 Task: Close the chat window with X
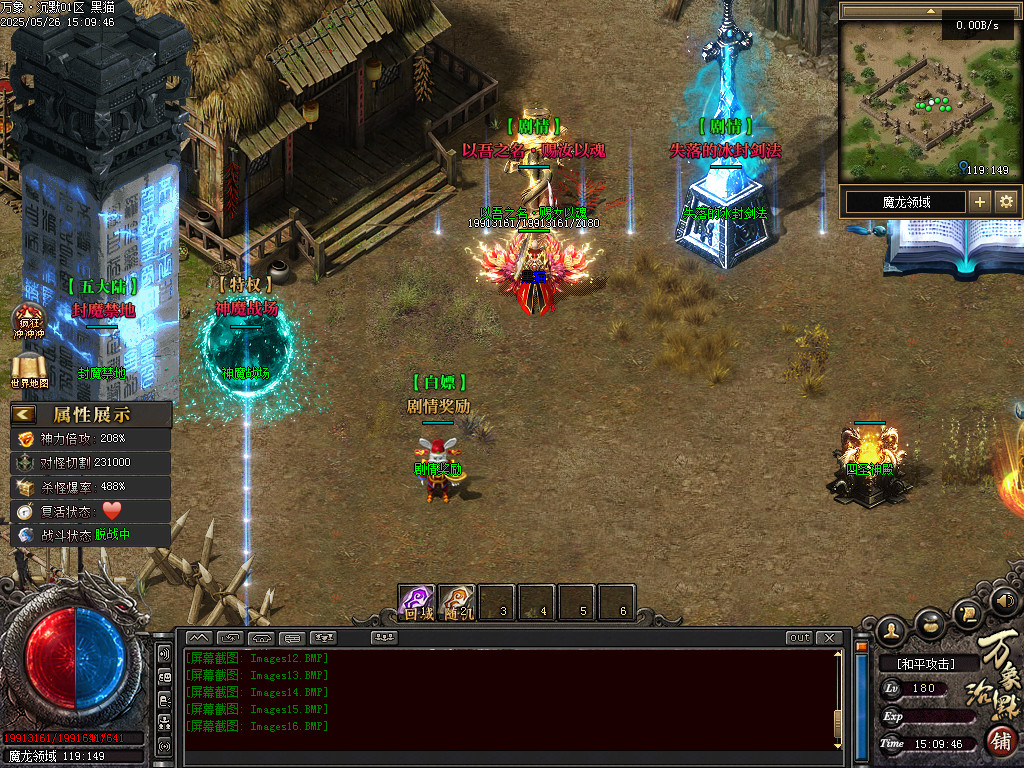click(829, 638)
